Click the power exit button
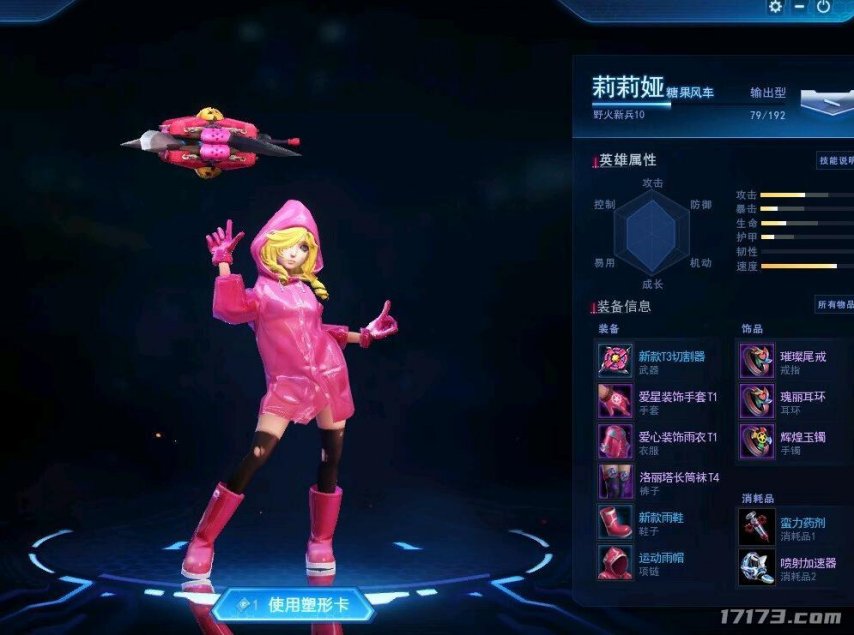Screen dimensions: 854x635 [x=823, y=7]
